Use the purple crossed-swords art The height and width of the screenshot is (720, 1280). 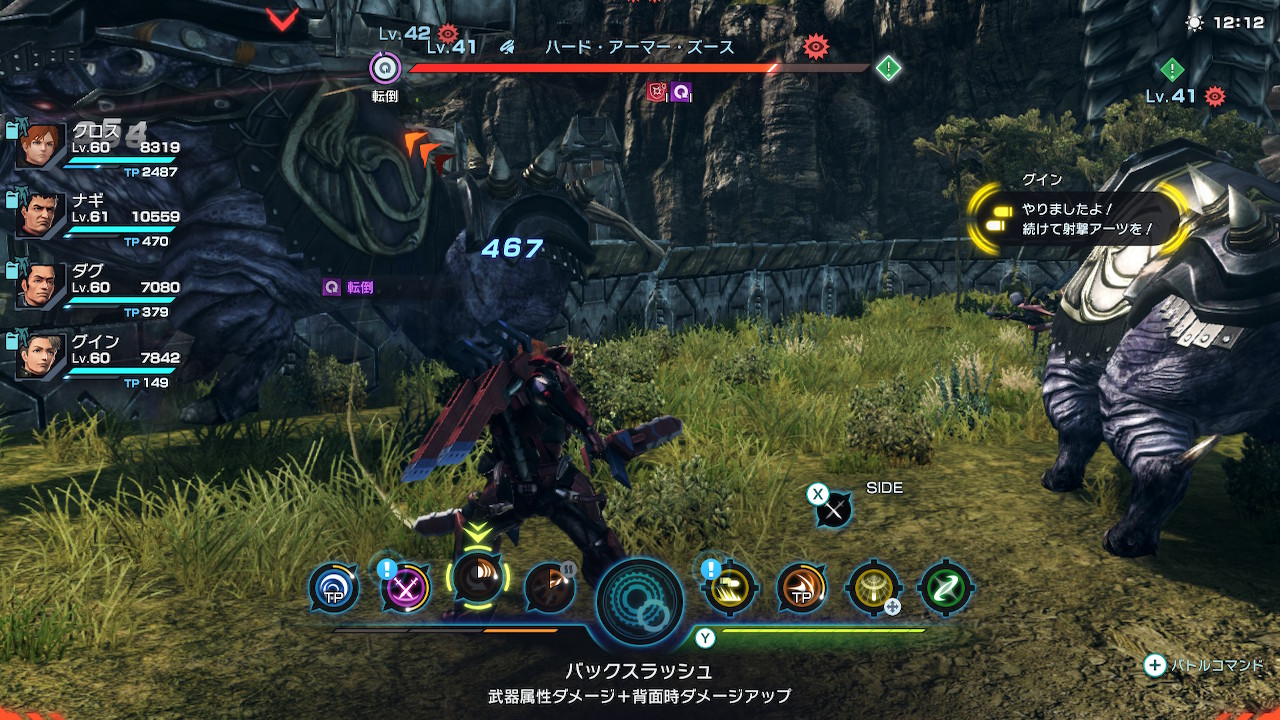tap(406, 588)
